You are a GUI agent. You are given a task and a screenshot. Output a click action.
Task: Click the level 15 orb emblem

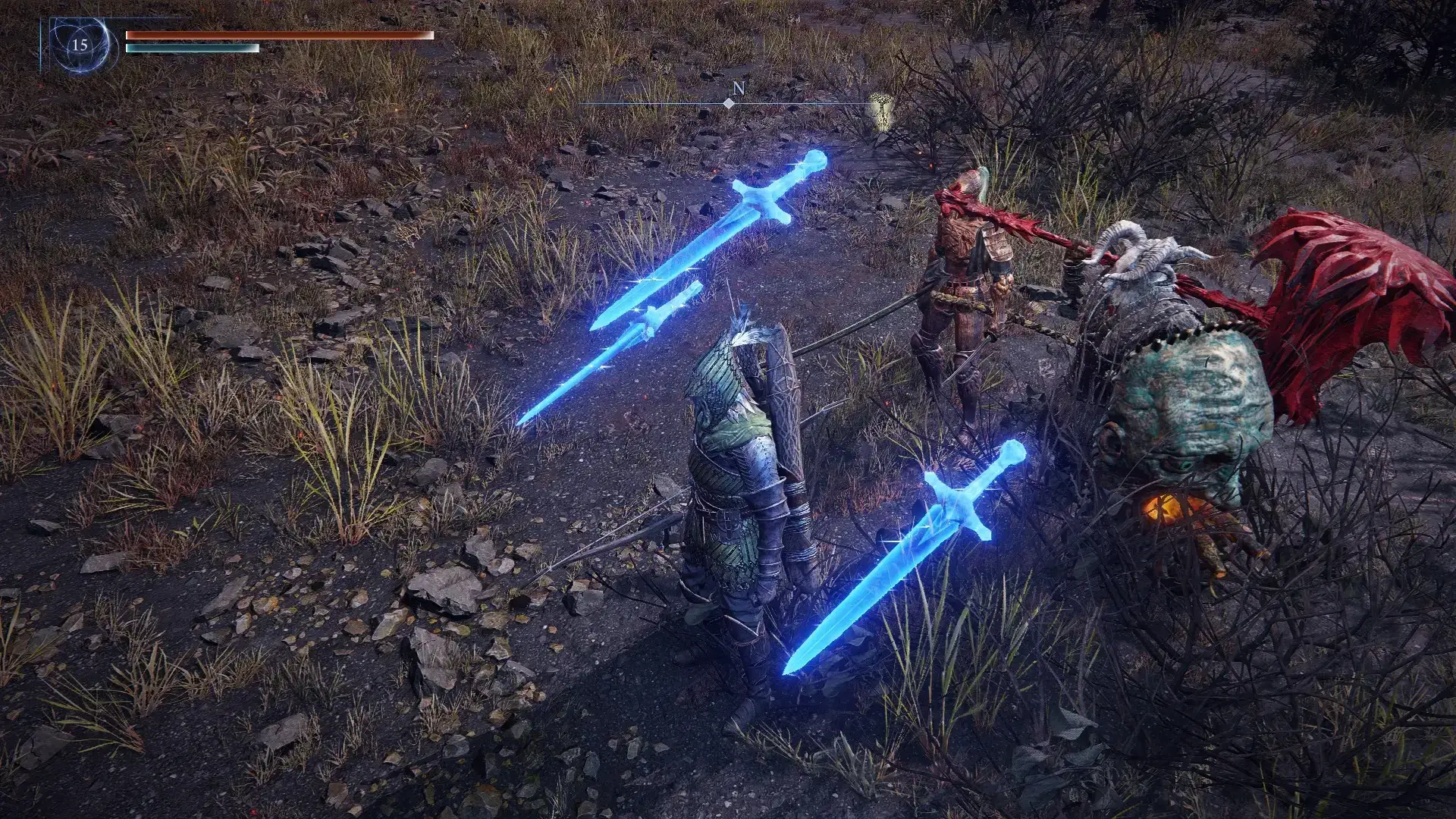pyautogui.click(x=80, y=45)
